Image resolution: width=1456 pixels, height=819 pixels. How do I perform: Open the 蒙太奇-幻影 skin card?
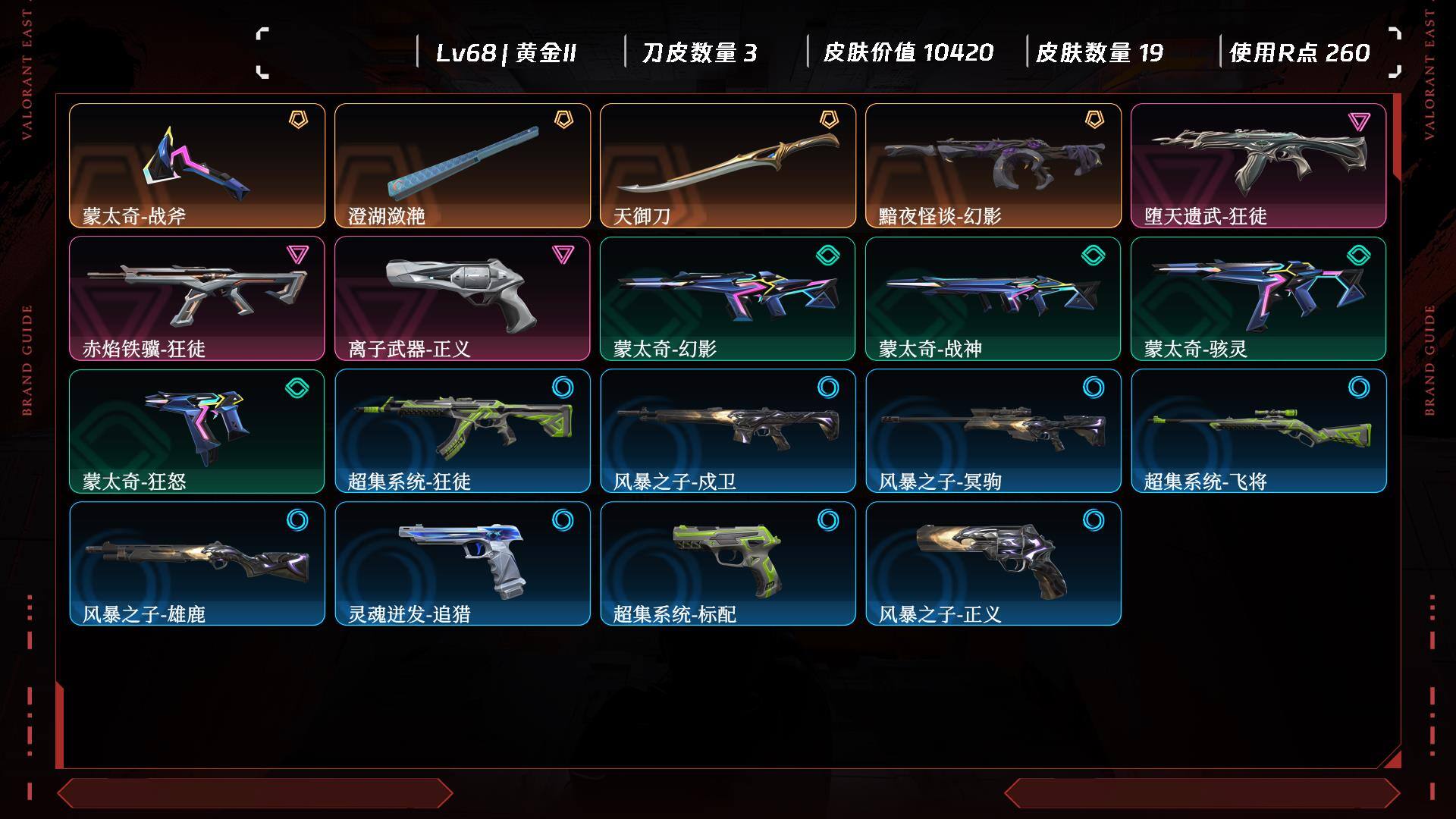click(x=728, y=298)
